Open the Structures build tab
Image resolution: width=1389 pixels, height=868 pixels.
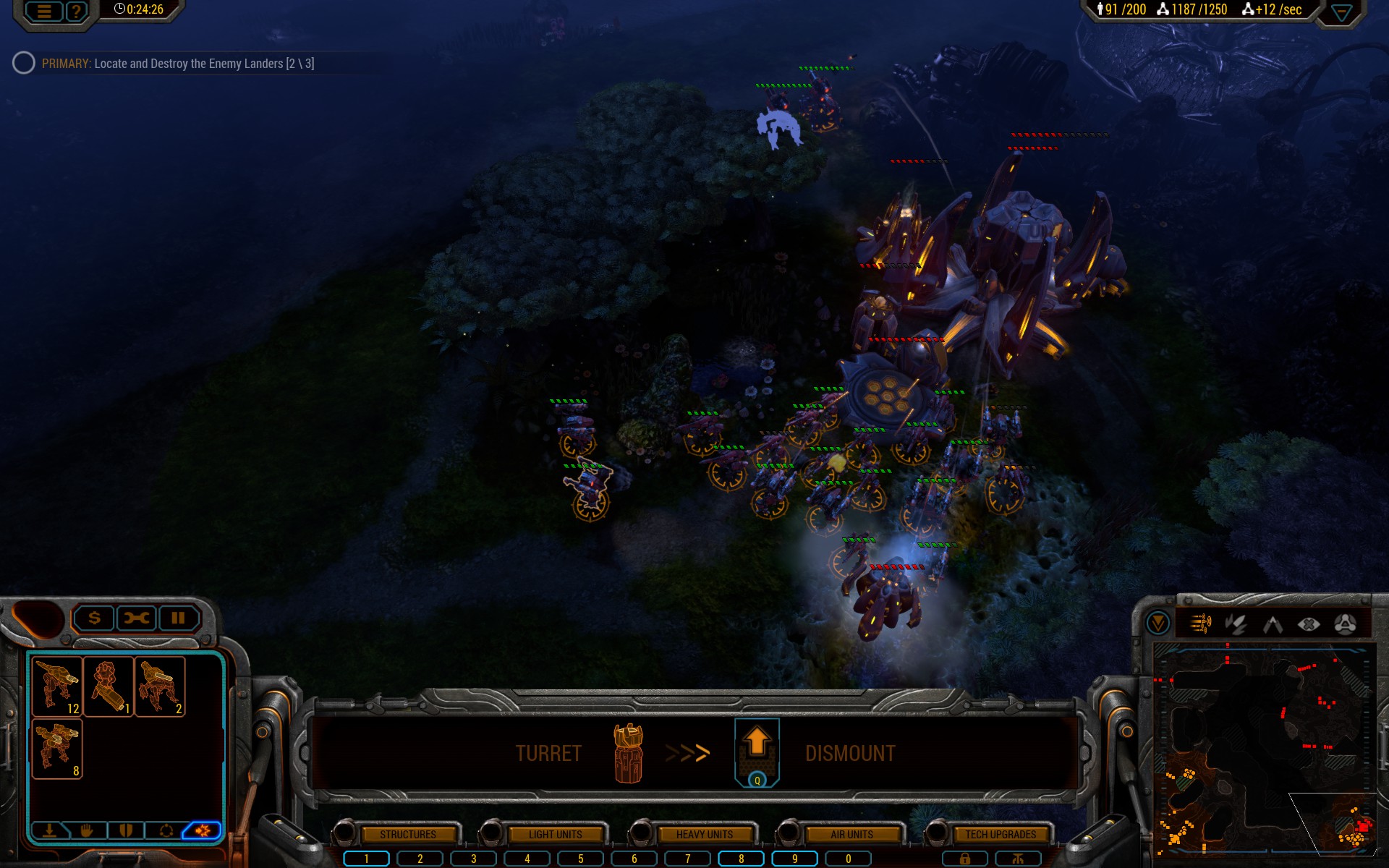point(408,834)
